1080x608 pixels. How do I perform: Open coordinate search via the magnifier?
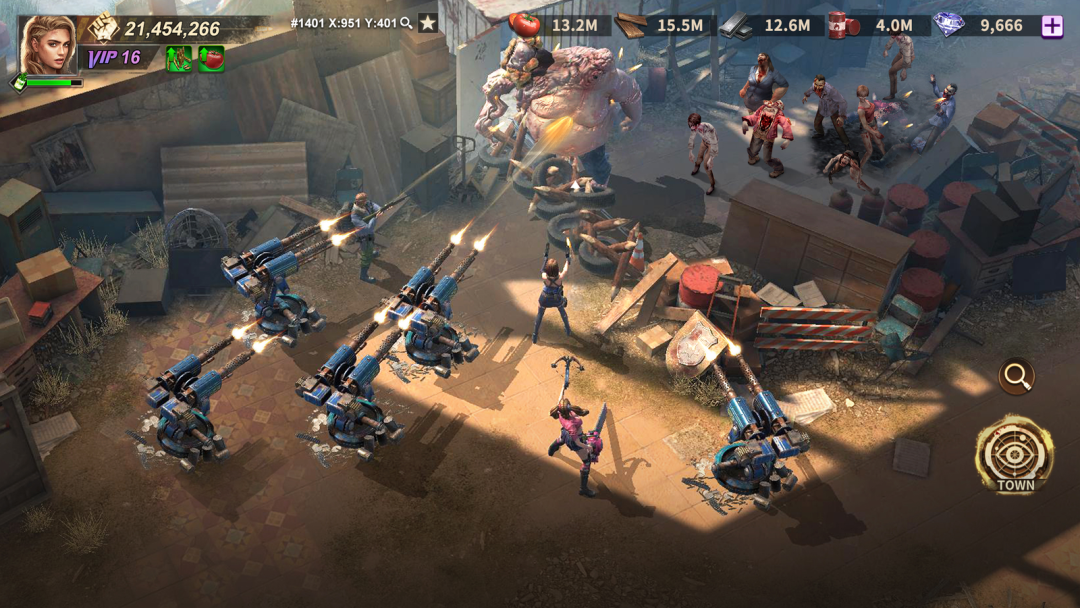(x=406, y=23)
